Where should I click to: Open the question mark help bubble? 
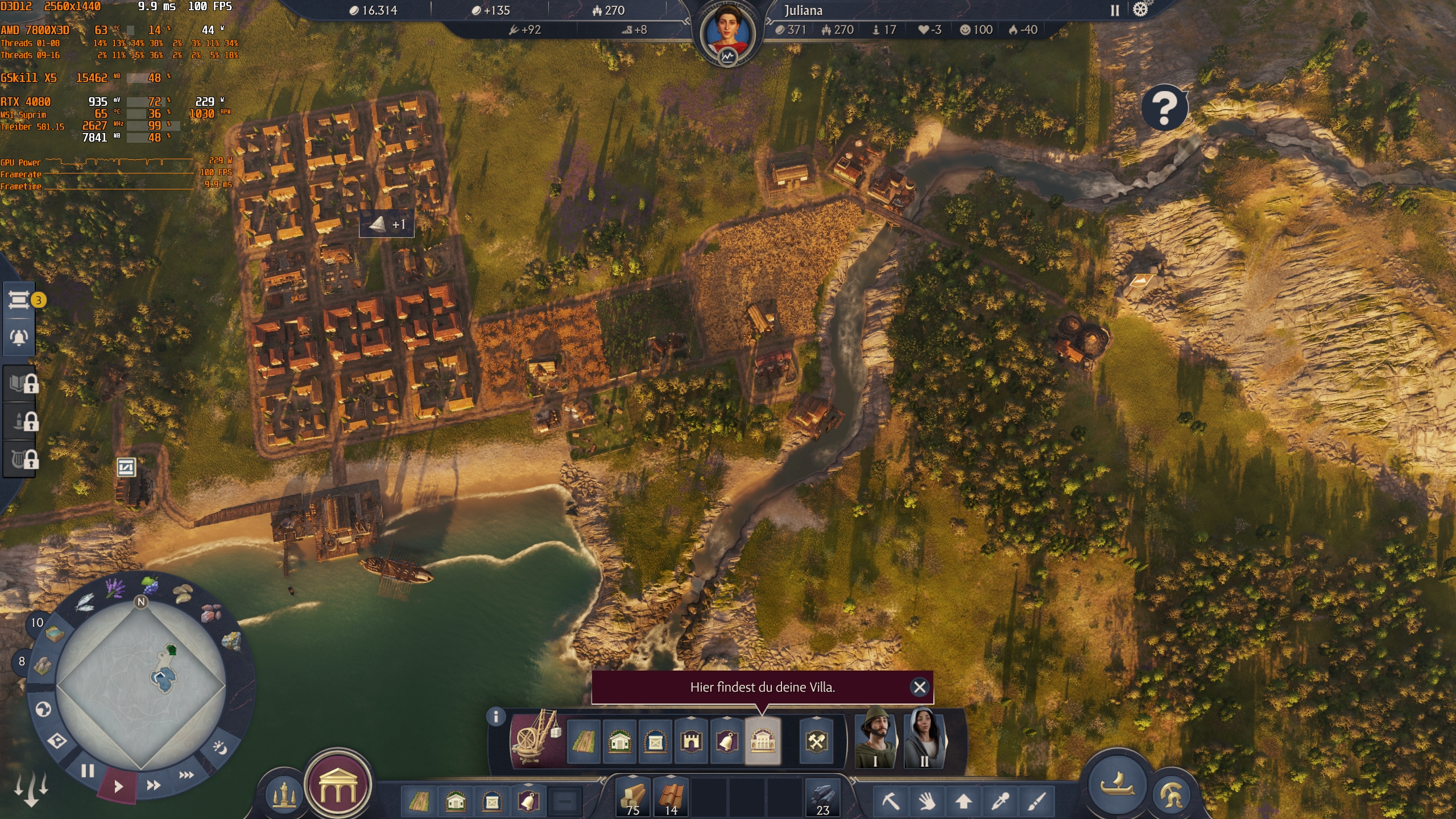pos(1164,107)
